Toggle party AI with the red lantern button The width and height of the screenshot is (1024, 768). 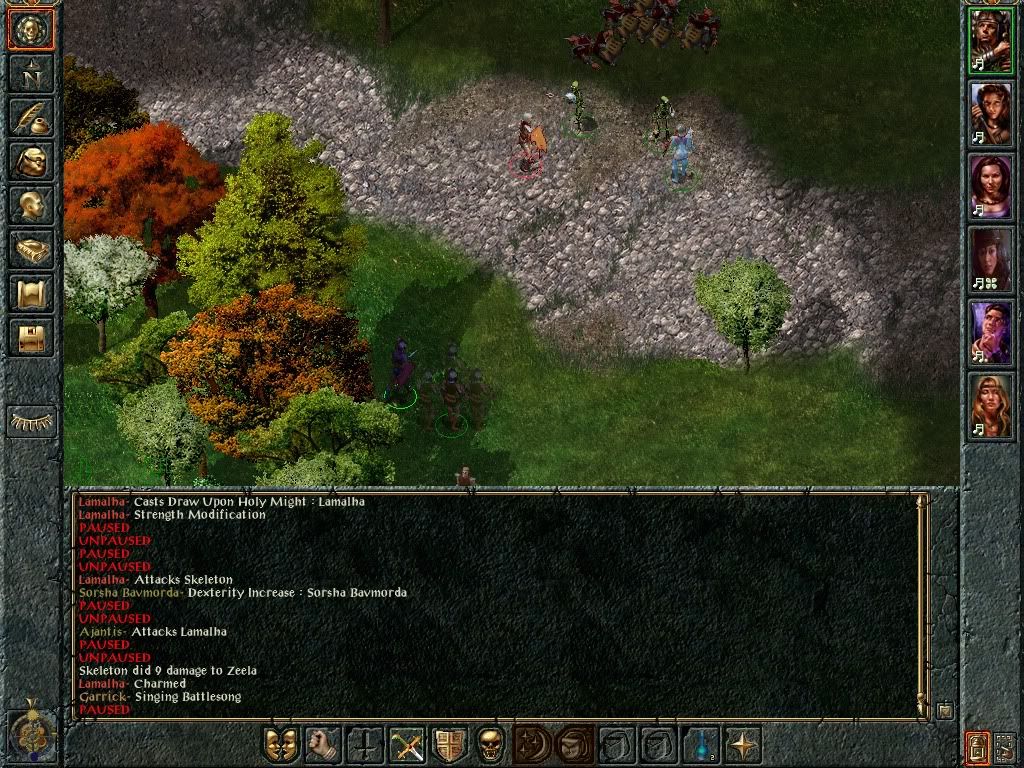point(978,746)
